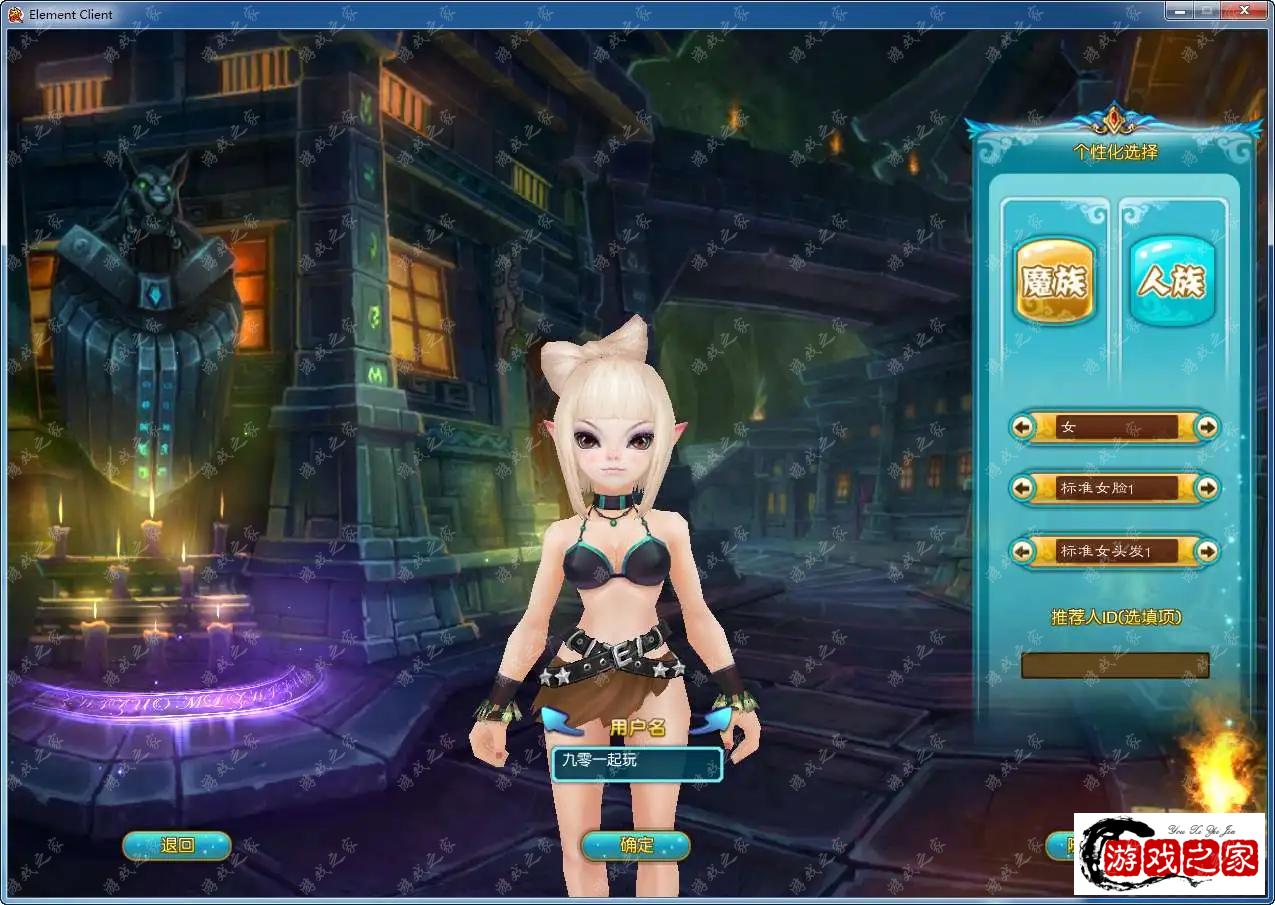Switch to next face after 标准女脸1

click(1207, 488)
